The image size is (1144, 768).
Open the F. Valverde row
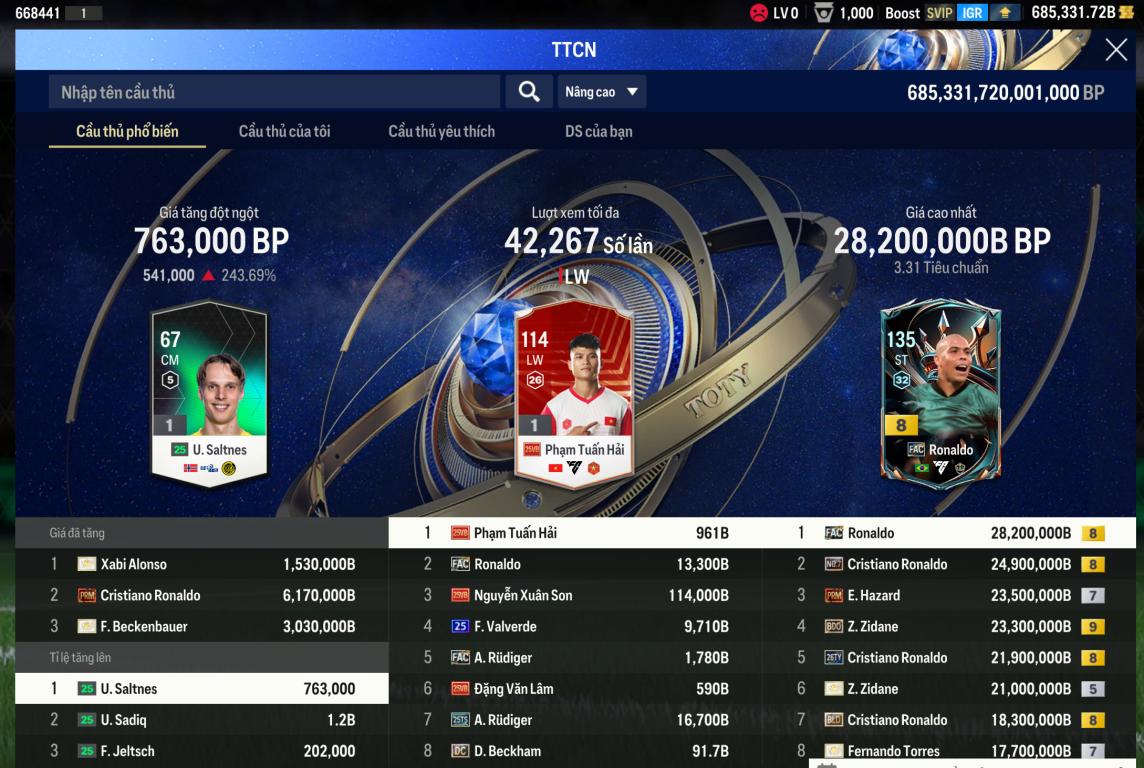[575, 627]
